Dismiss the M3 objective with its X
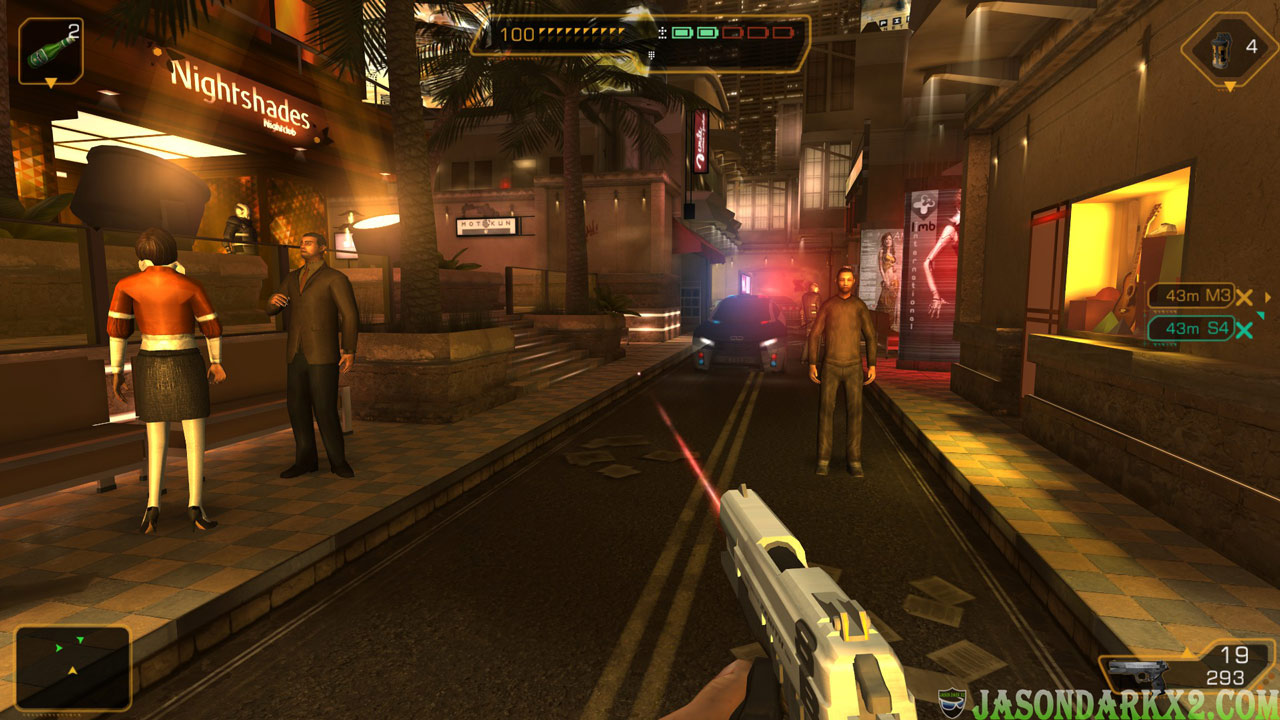This screenshot has width=1280, height=720. coord(1244,298)
